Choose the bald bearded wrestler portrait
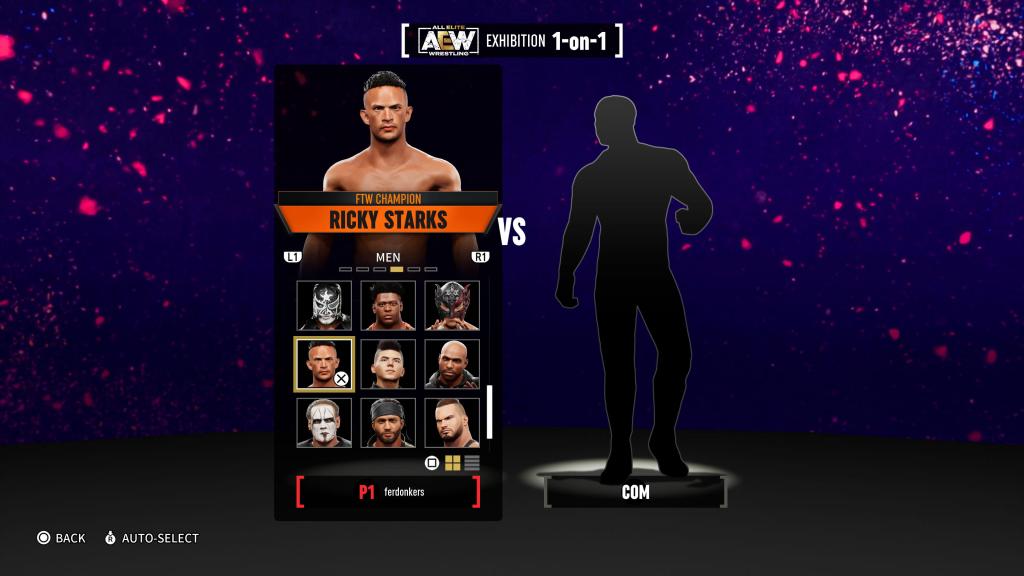 coord(451,364)
